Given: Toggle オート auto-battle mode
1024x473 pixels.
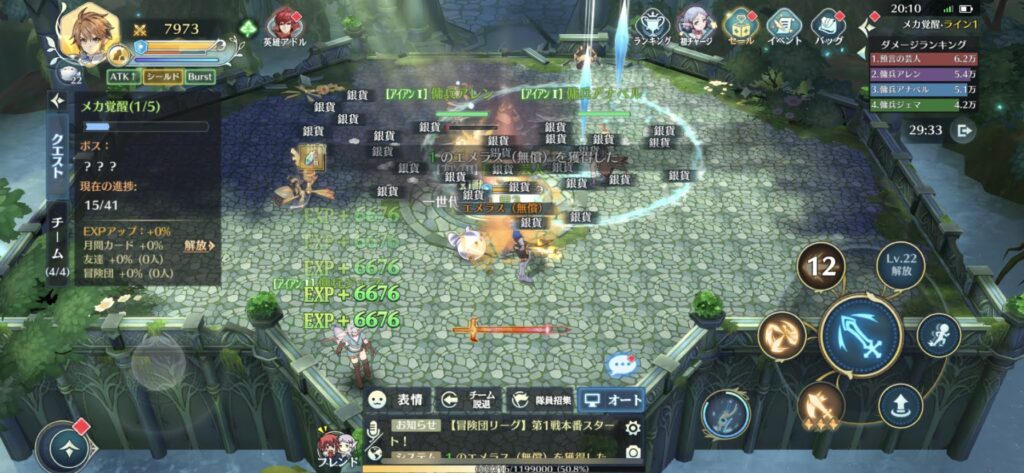Looking at the screenshot, I should [611, 399].
